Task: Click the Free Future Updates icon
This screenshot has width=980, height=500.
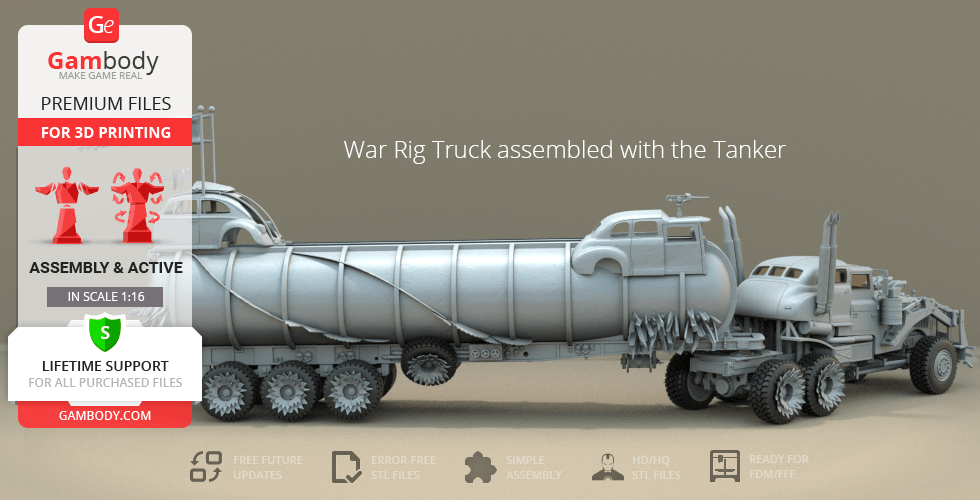Action: pyautogui.click(x=205, y=466)
